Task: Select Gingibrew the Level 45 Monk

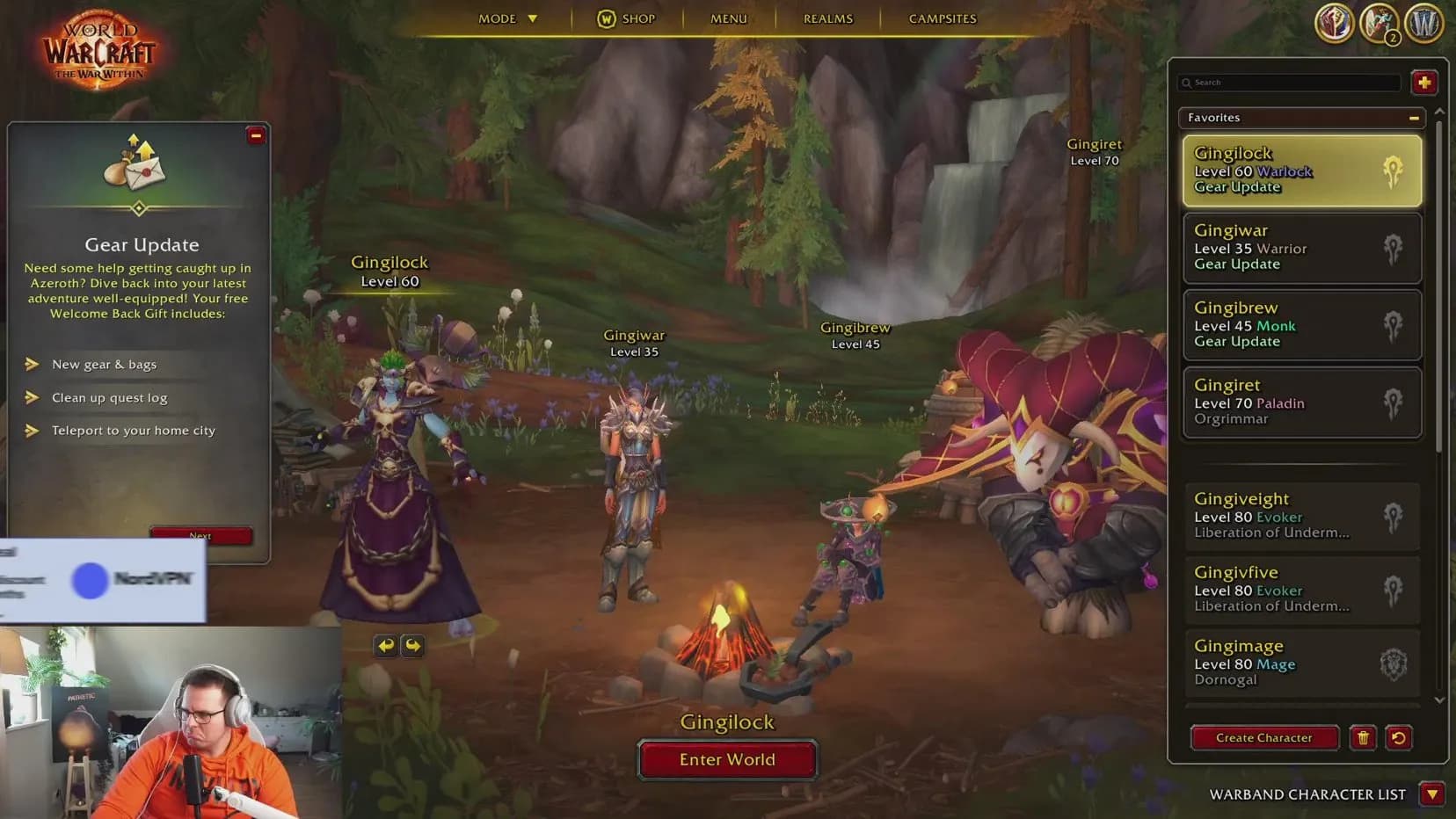Action: point(1301,325)
